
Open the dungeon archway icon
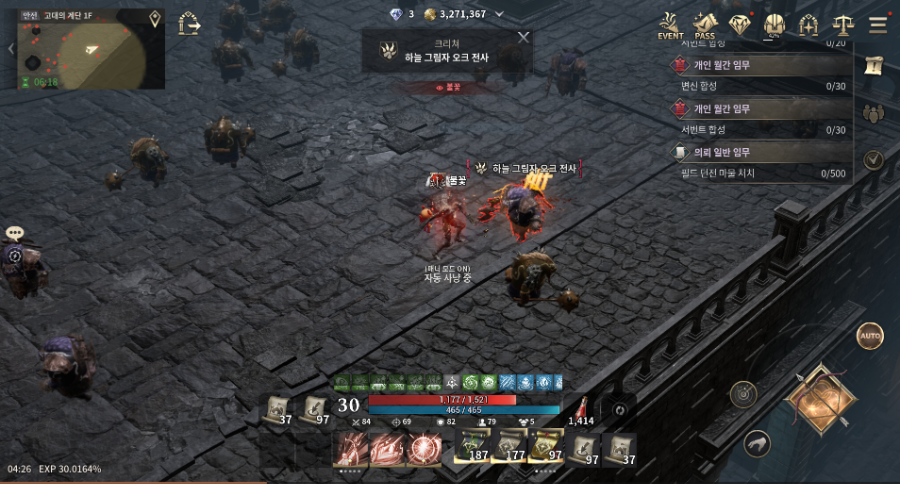(x=809, y=25)
